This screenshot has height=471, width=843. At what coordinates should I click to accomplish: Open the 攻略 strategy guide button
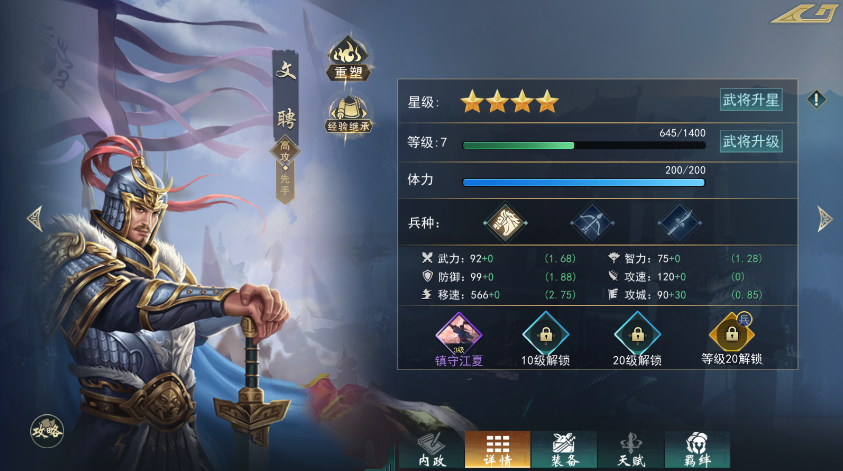(x=47, y=429)
